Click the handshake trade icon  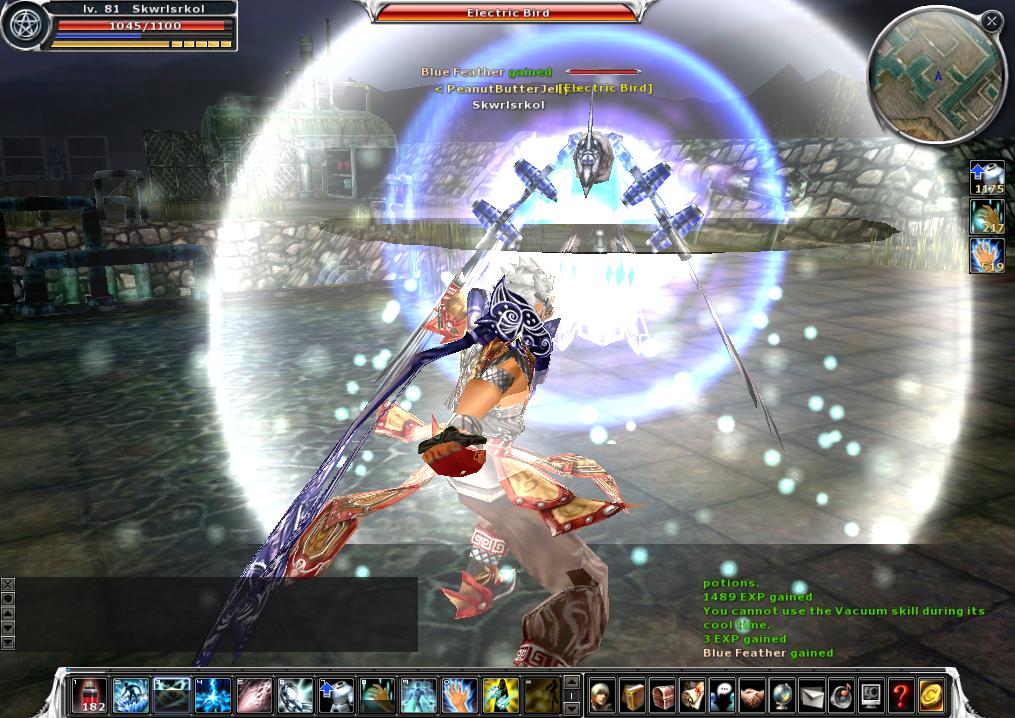(x=752, y=694)
